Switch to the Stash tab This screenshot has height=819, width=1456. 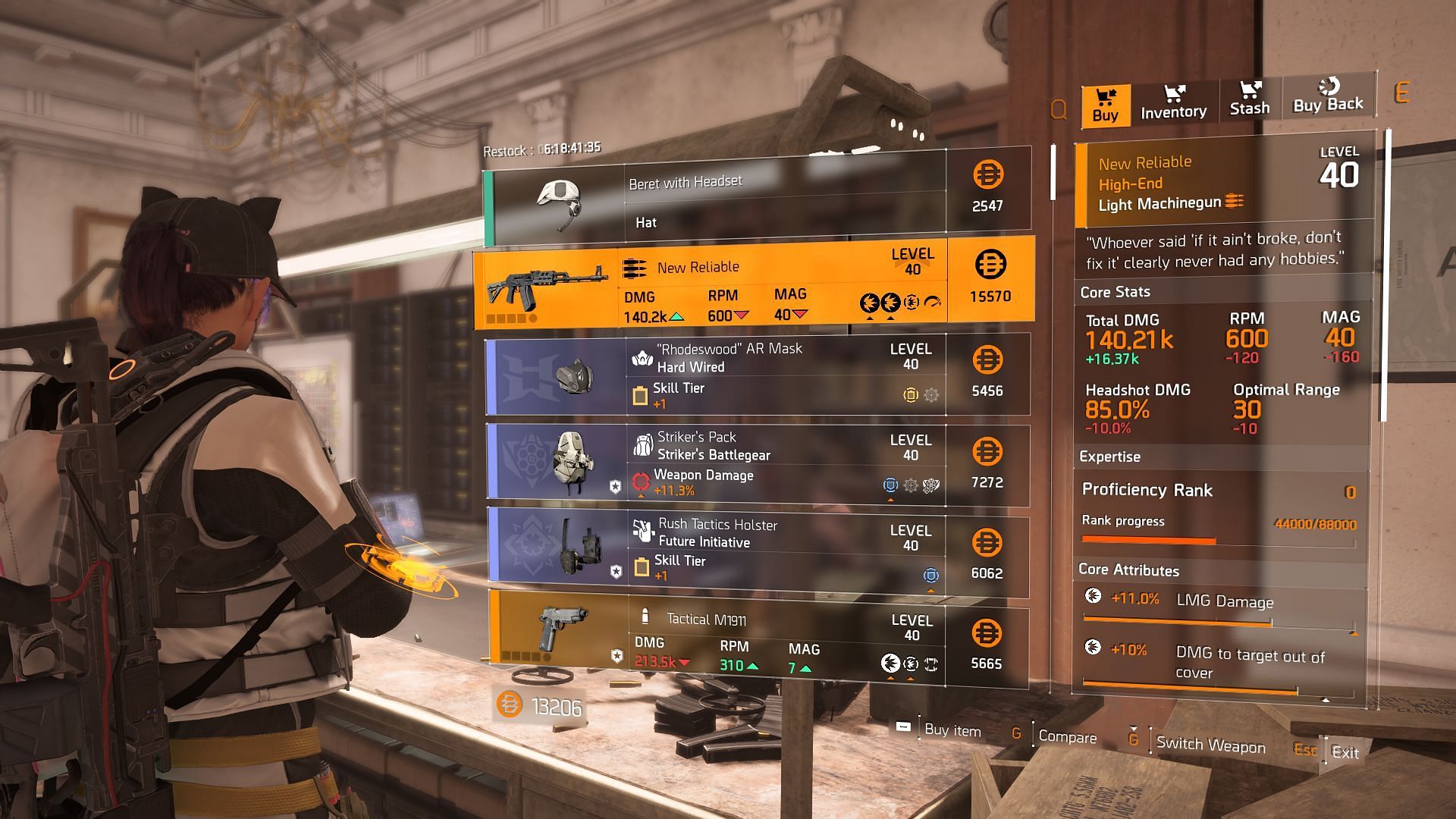pos(1249,100)
